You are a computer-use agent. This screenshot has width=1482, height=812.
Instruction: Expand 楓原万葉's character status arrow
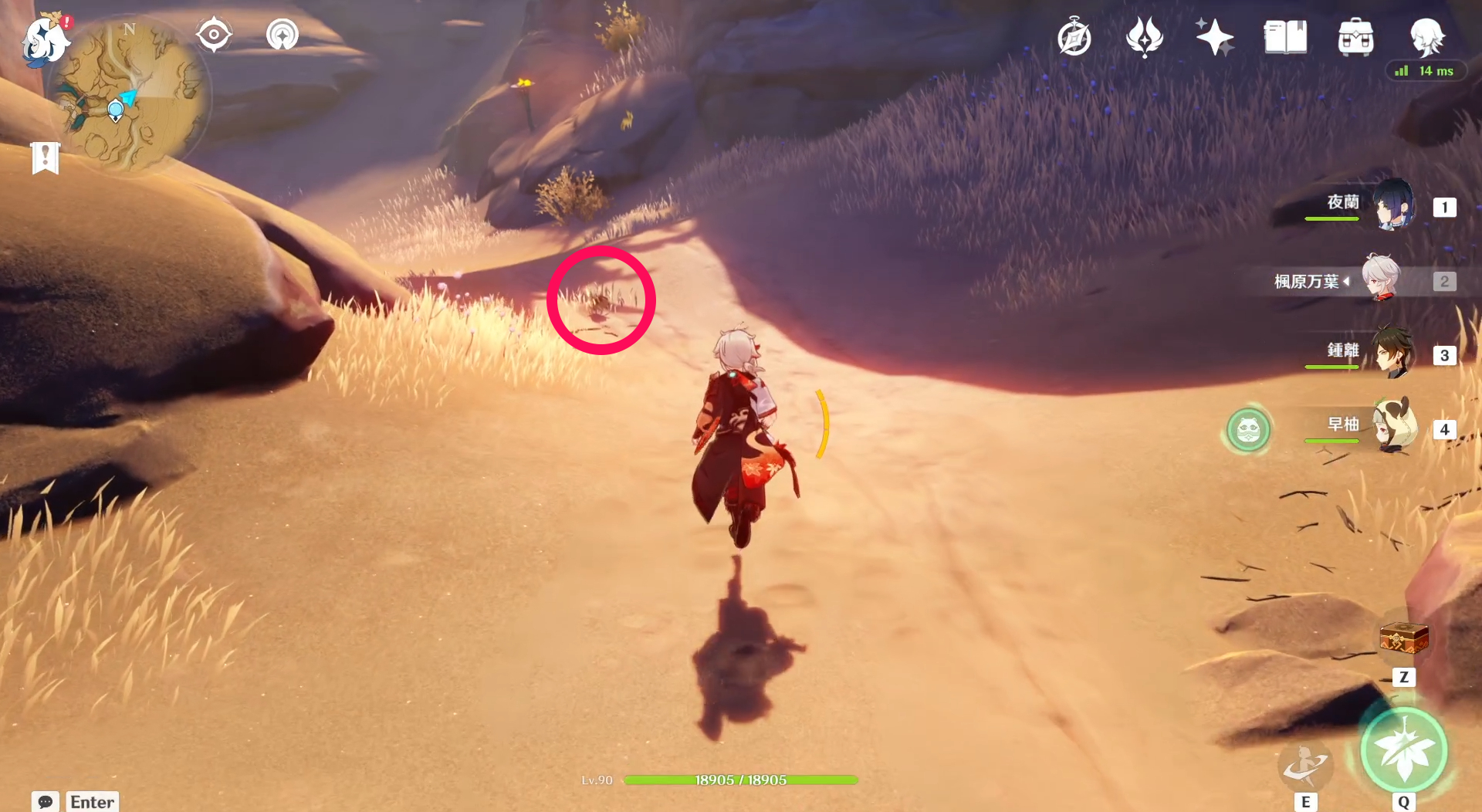tap(1346, 281)
